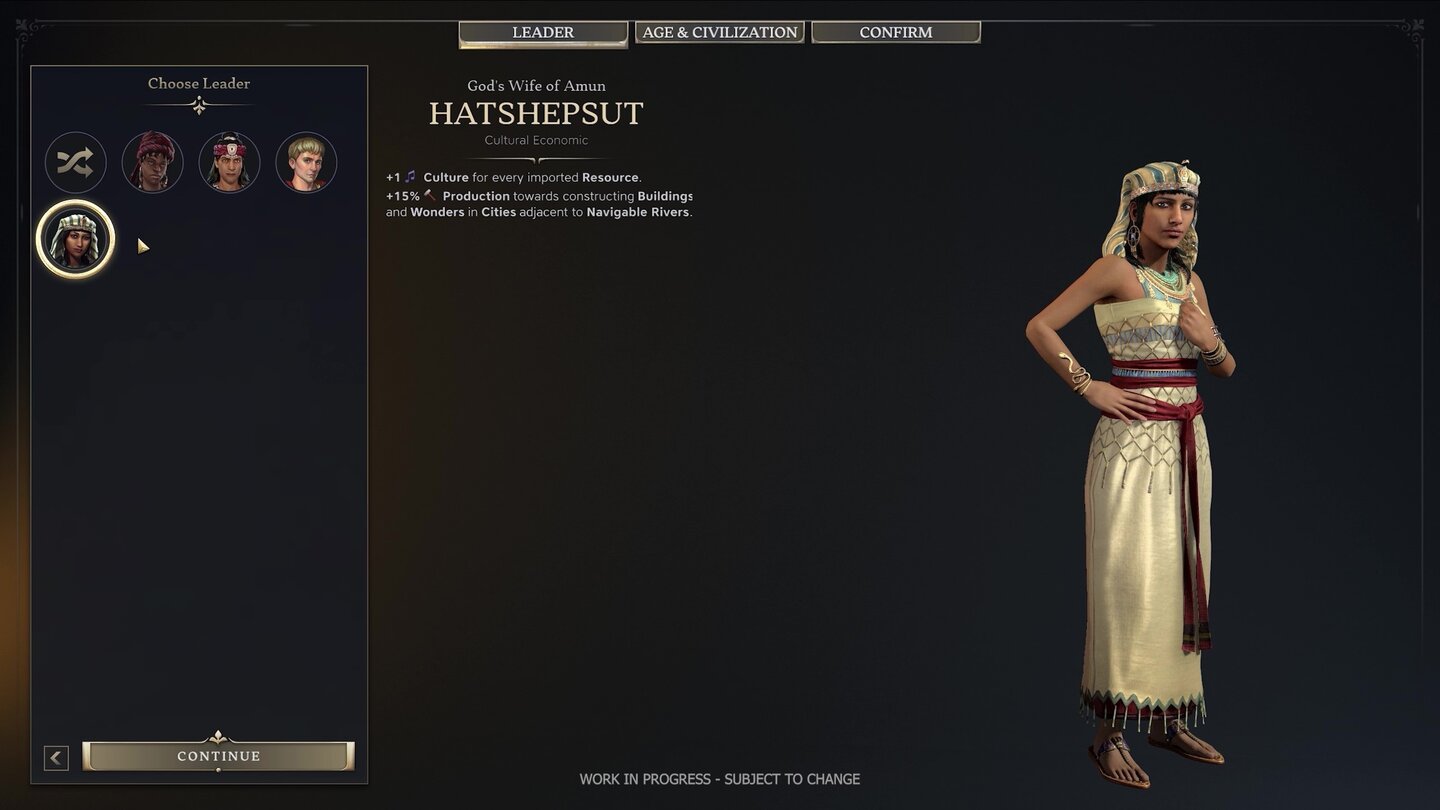This screenshot has height=810, width=1440.
Task: Click the God's Wife of Amun subtitle
Action: tap(537, 86)
